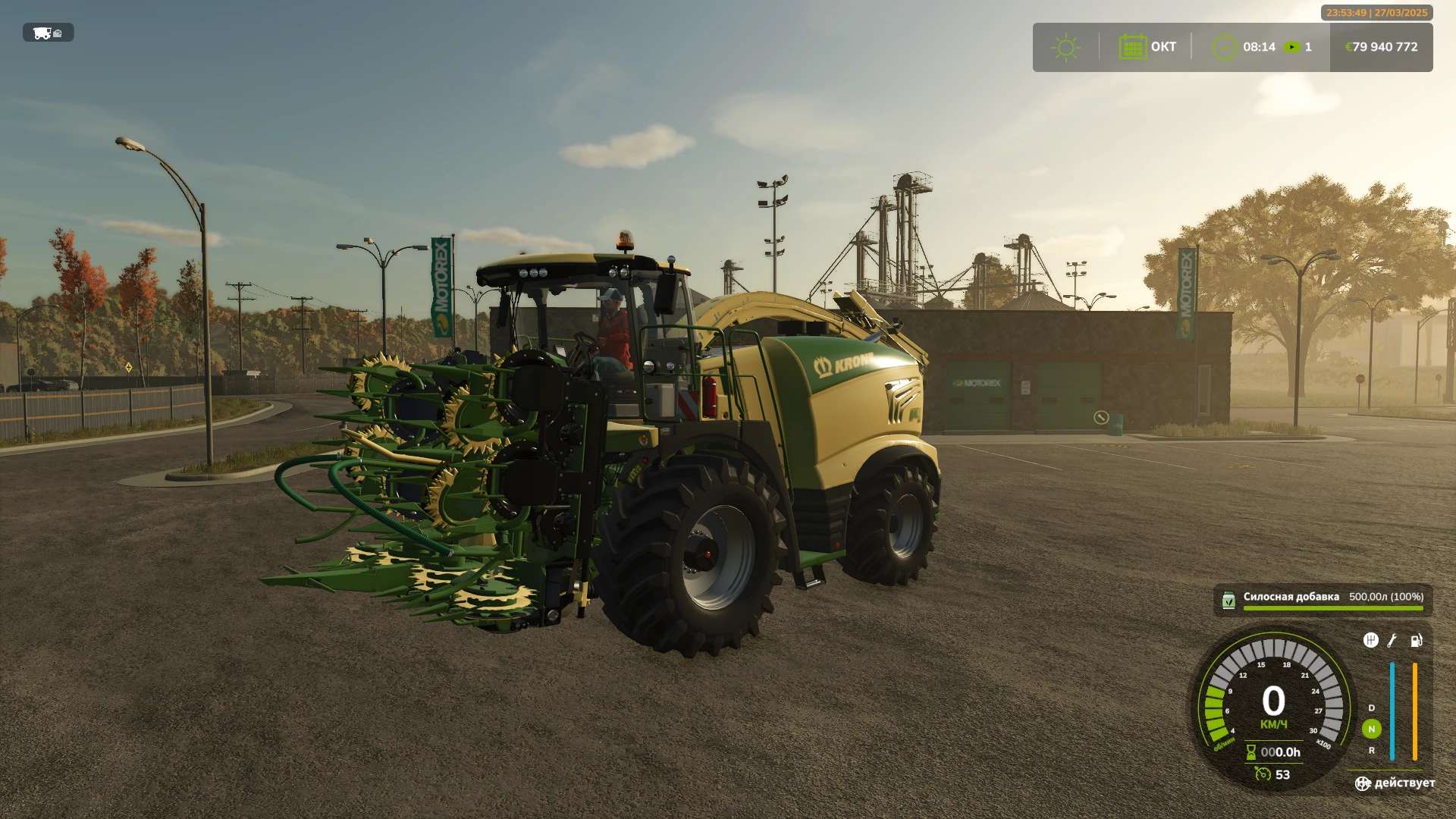Select the highlighted N neutral gear
1456x819 pixels.
[1371, 729]
